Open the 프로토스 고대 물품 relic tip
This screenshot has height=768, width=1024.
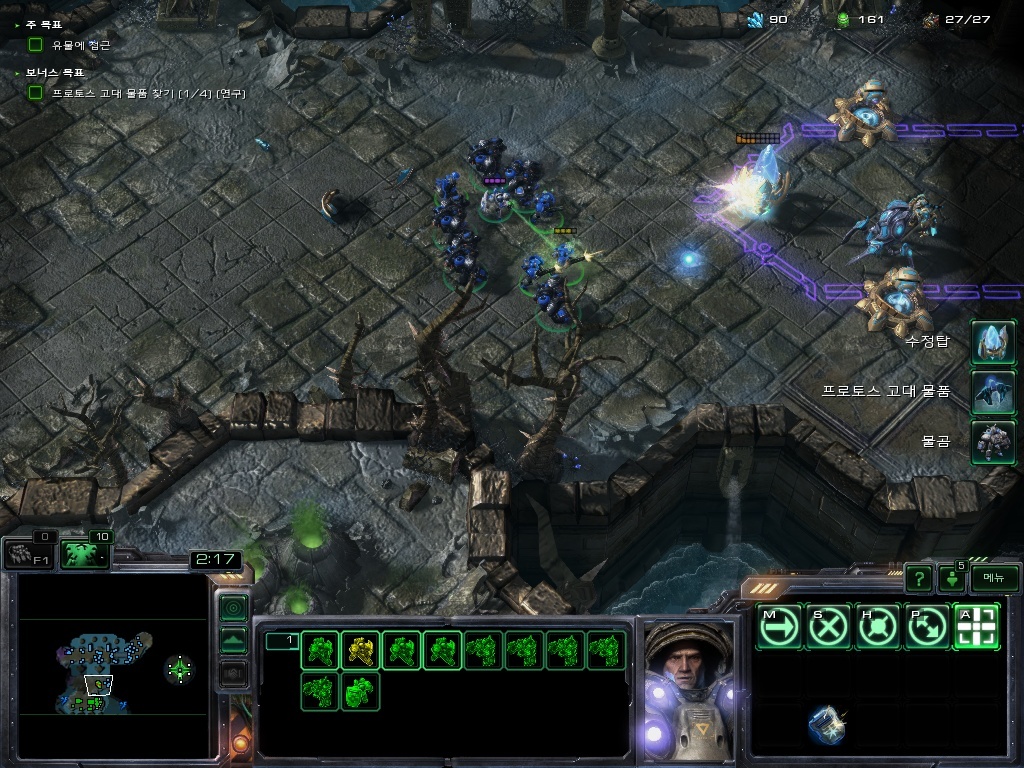(x=993, y=391)
